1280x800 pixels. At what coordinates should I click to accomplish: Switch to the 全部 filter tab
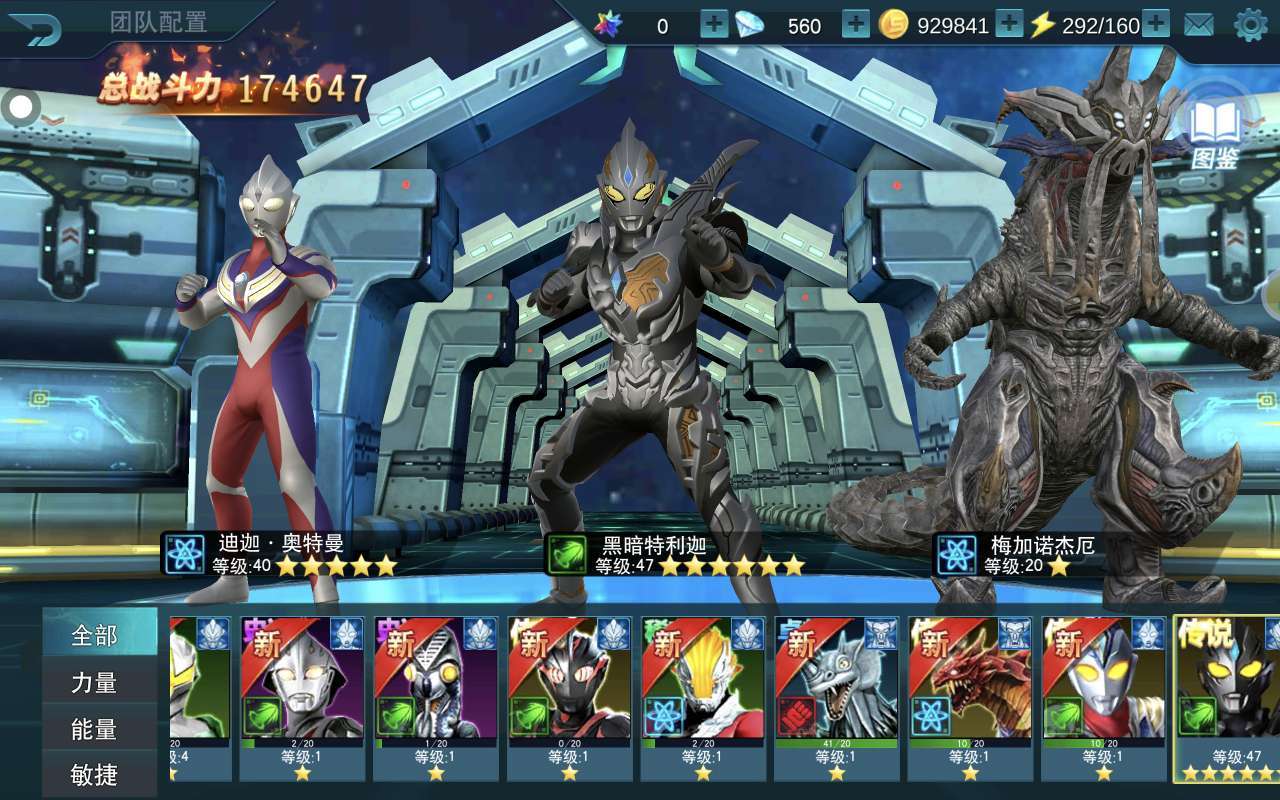point(95,635)
